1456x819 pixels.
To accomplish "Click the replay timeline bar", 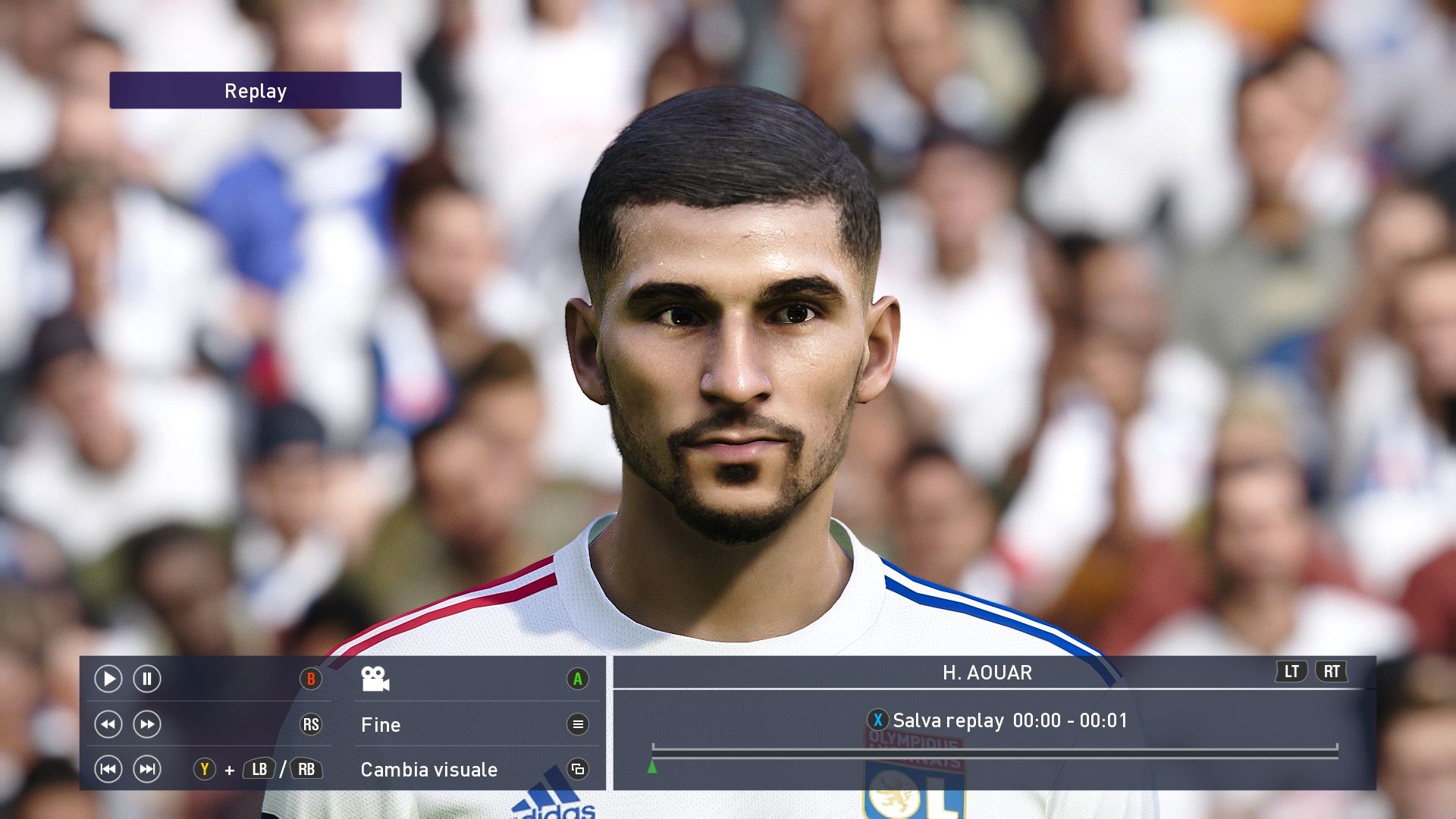I will [x=994, y=752].
